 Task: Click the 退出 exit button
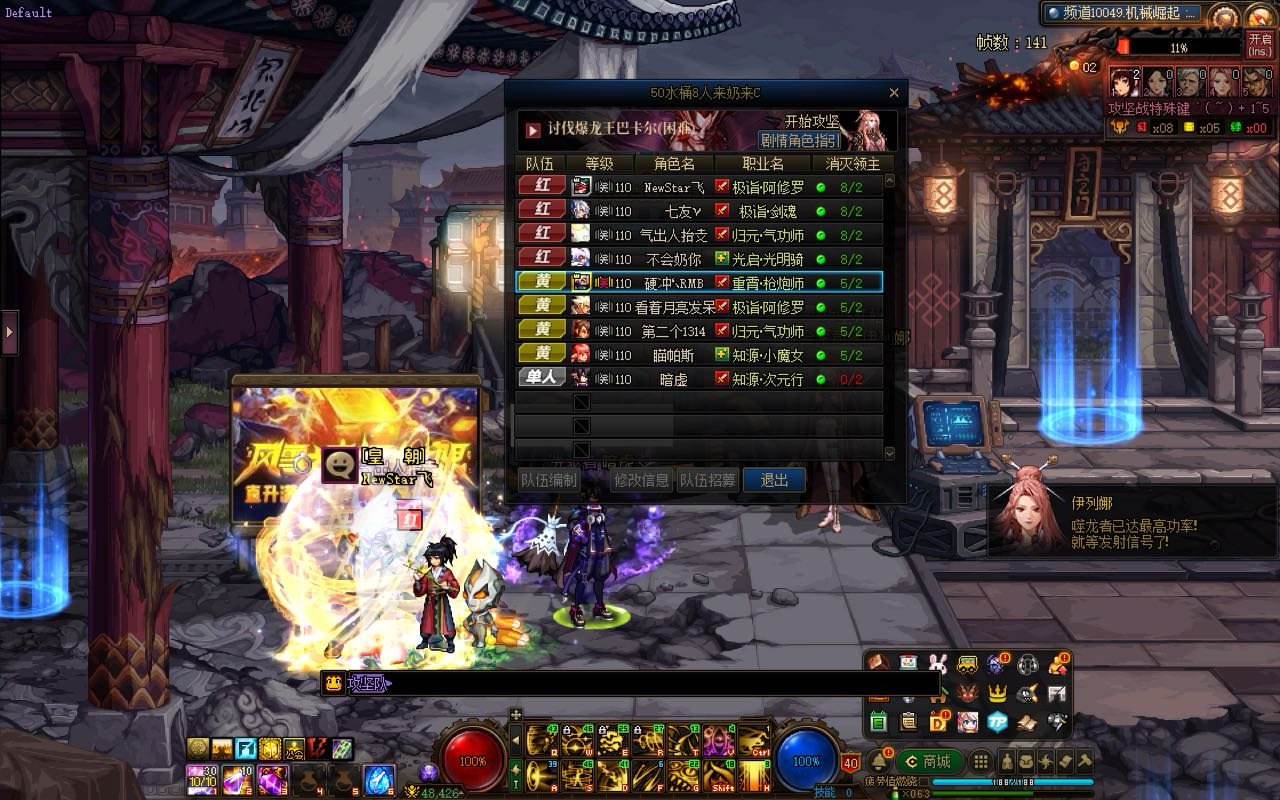click(774, 480)
